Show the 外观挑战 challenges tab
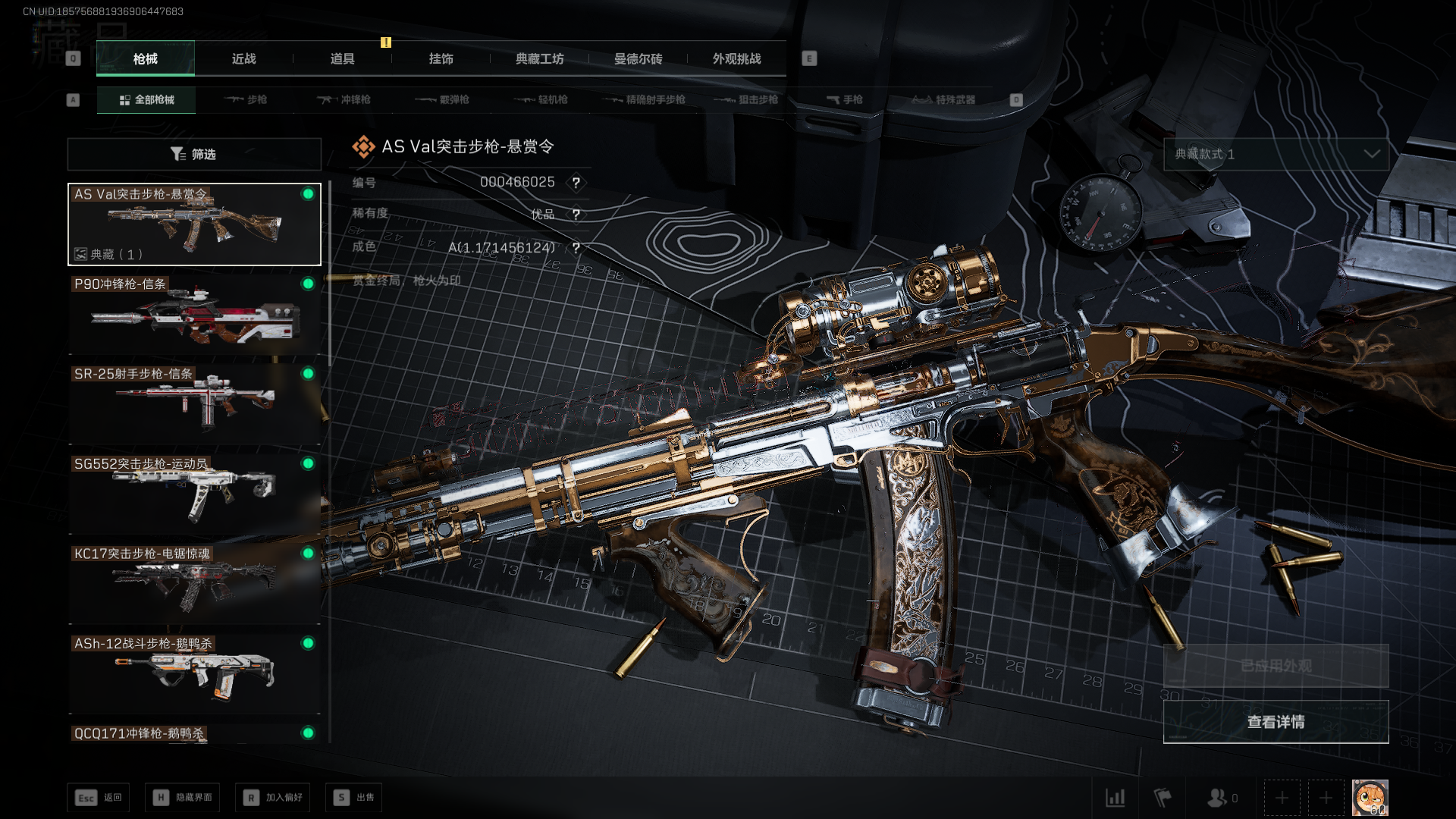This screenshot has height=819, width=1456. tap(736, 58)
